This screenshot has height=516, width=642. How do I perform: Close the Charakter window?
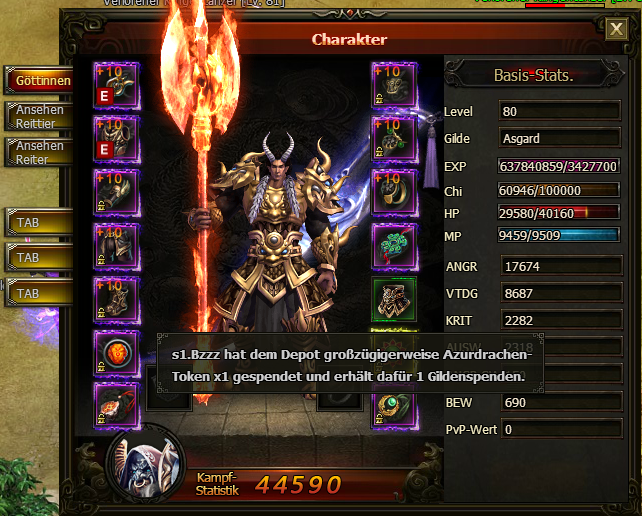tap(617, 29)
